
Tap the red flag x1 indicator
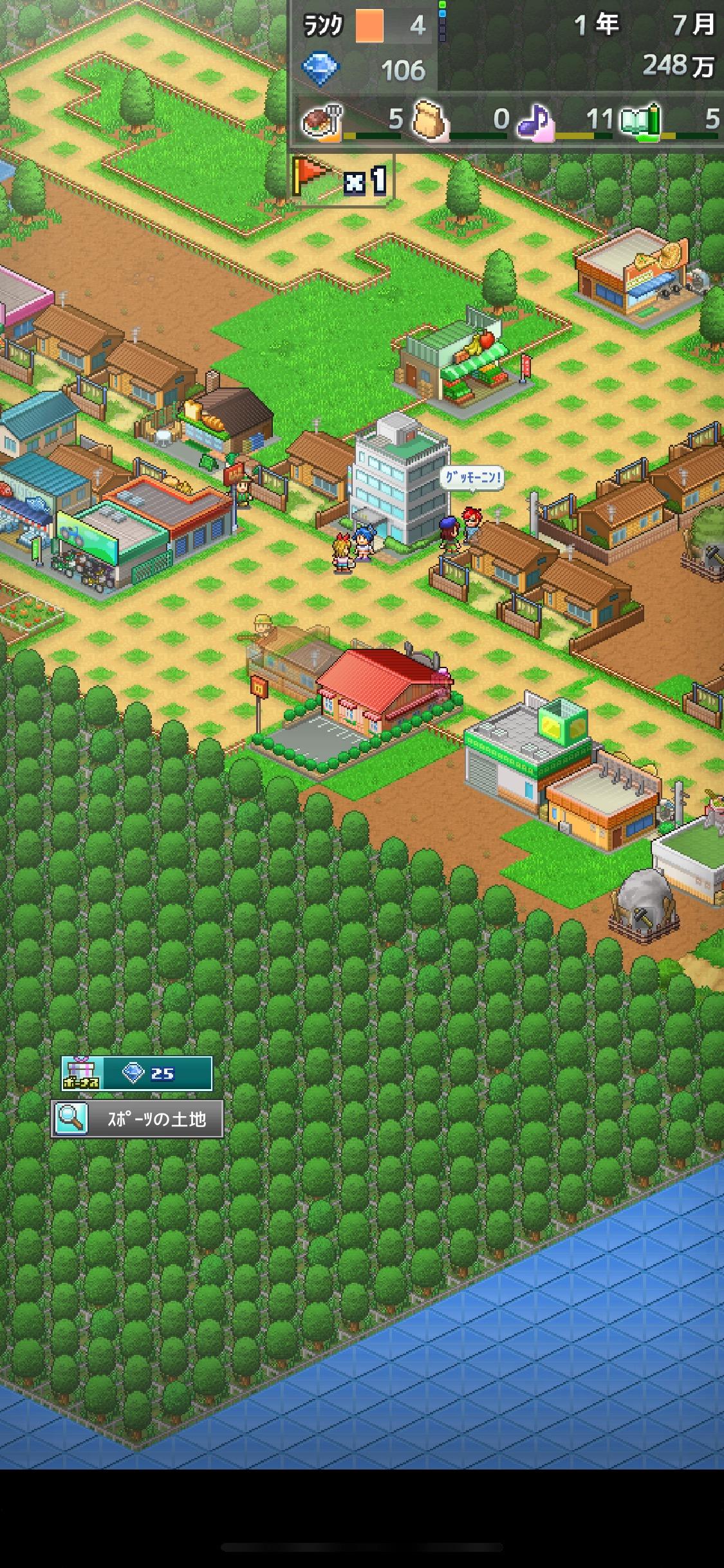(x=340, y=179)
